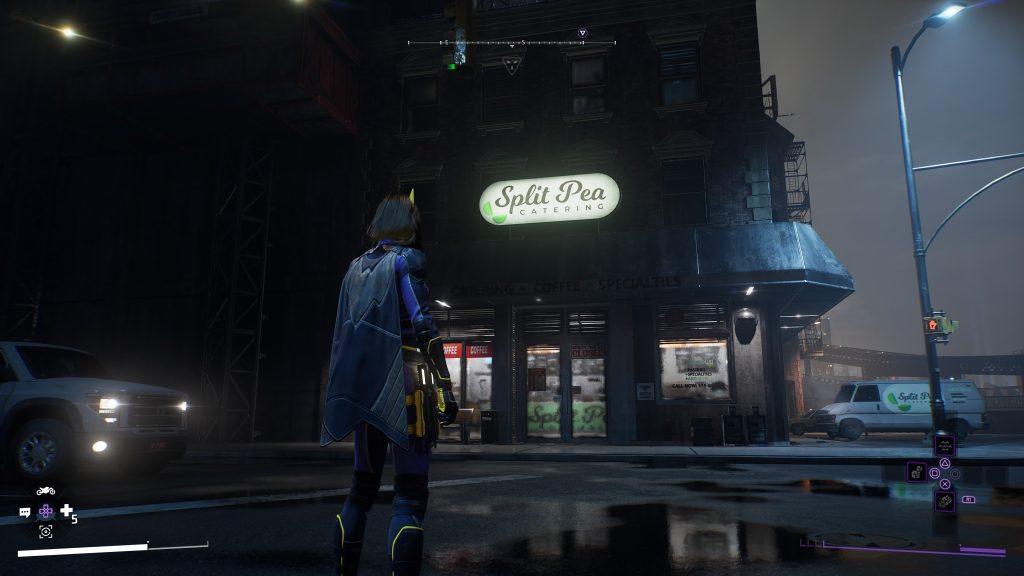Click the purple d-pad shortcut icon
This screenshot has height=576, width=1024.
point(46,511)
